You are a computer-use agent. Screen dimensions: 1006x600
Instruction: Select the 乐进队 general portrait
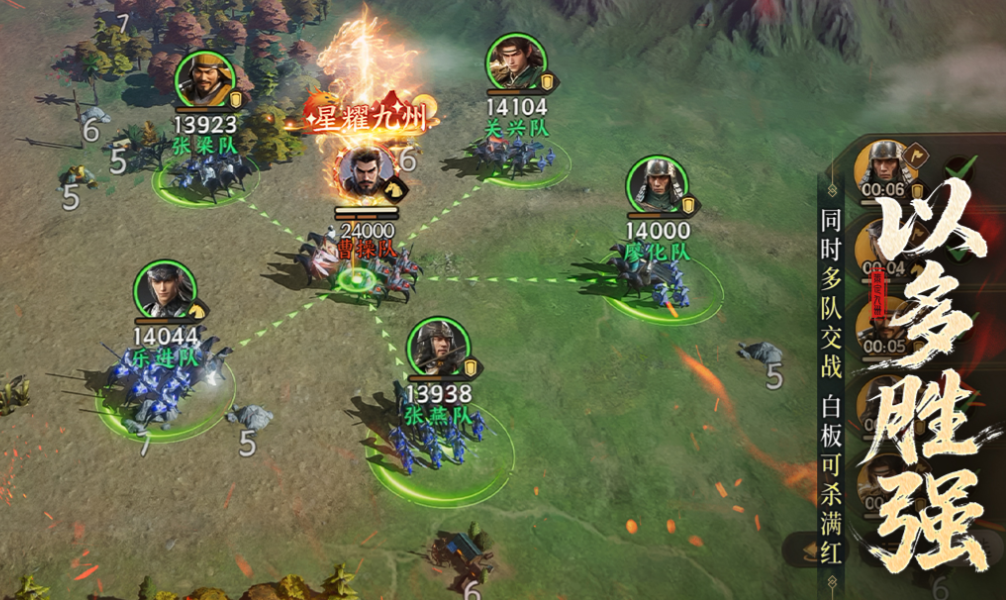[164, 291]
